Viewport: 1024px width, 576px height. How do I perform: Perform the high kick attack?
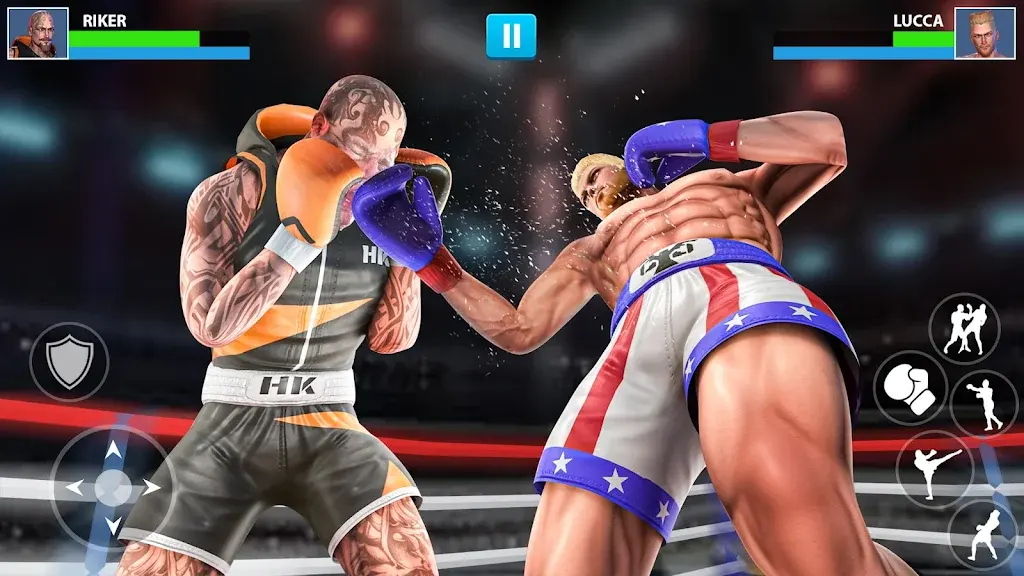[934, 466]
